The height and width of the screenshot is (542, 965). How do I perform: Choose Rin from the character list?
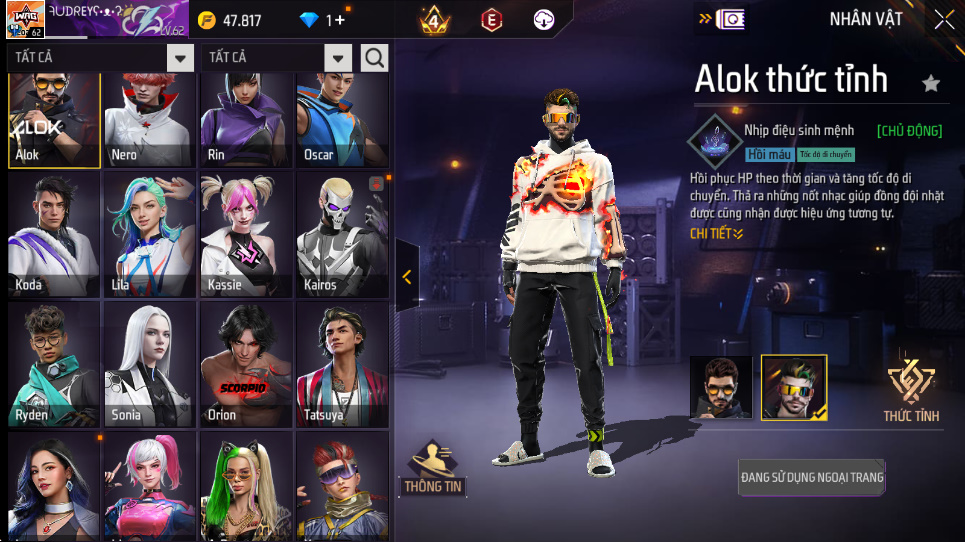(244, 120)
